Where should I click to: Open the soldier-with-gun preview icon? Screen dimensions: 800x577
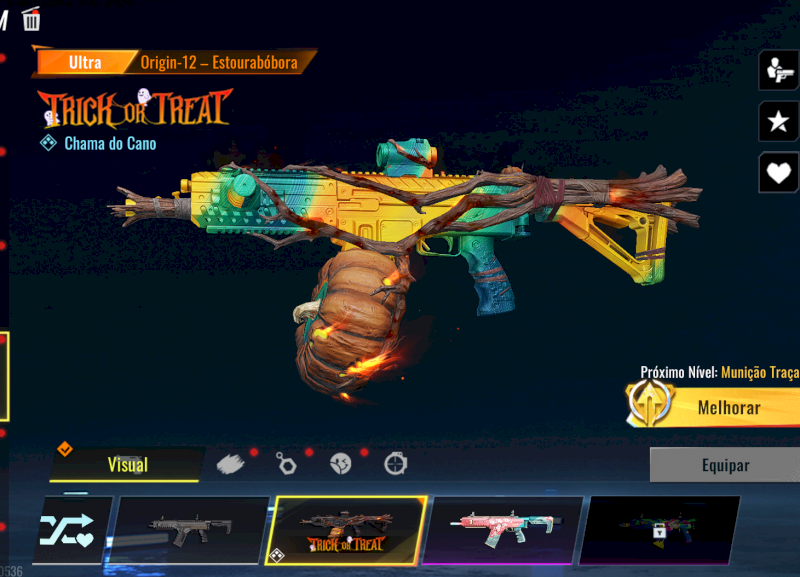777,70
